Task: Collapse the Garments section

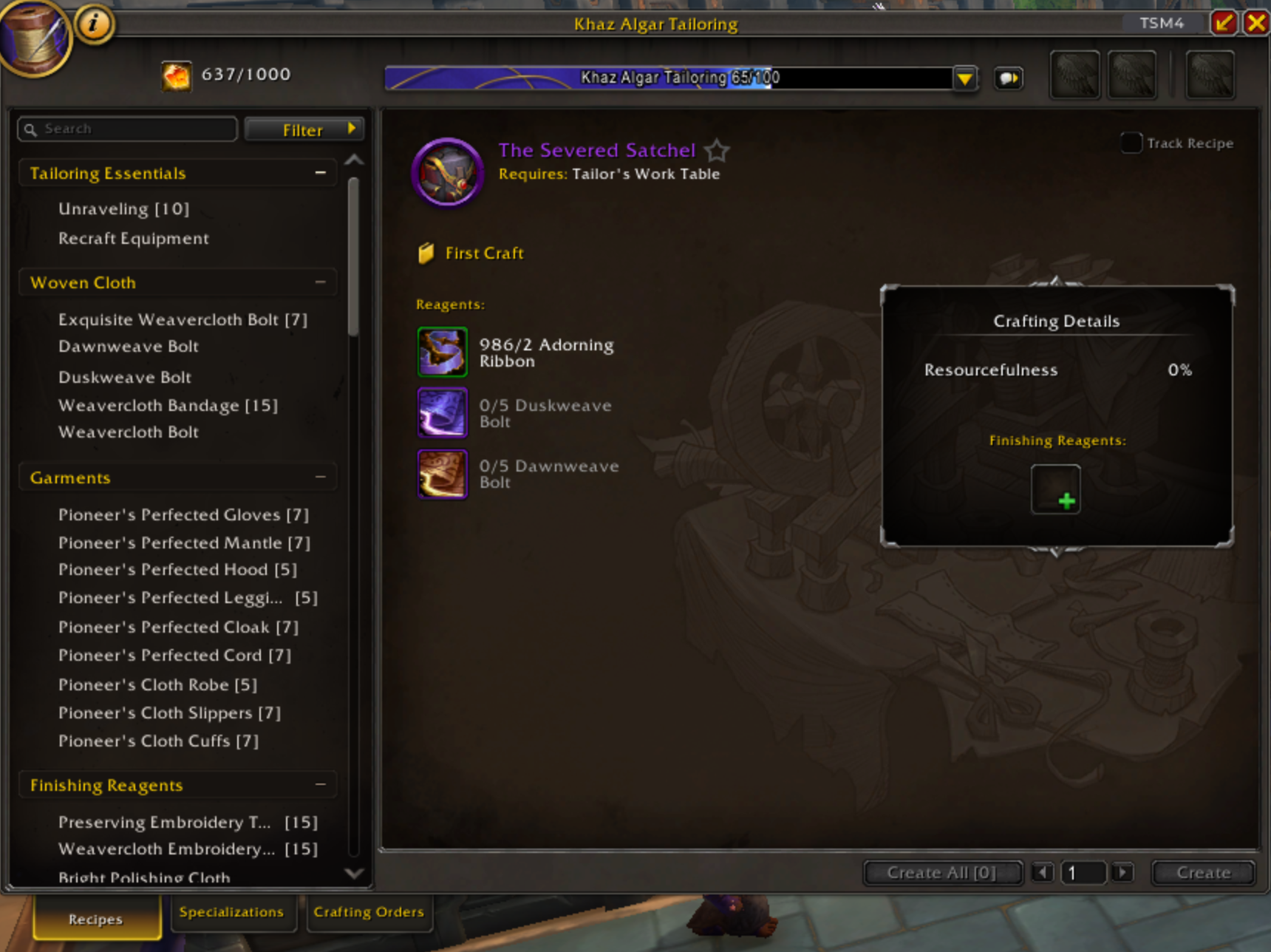Action: pos(320,477)
